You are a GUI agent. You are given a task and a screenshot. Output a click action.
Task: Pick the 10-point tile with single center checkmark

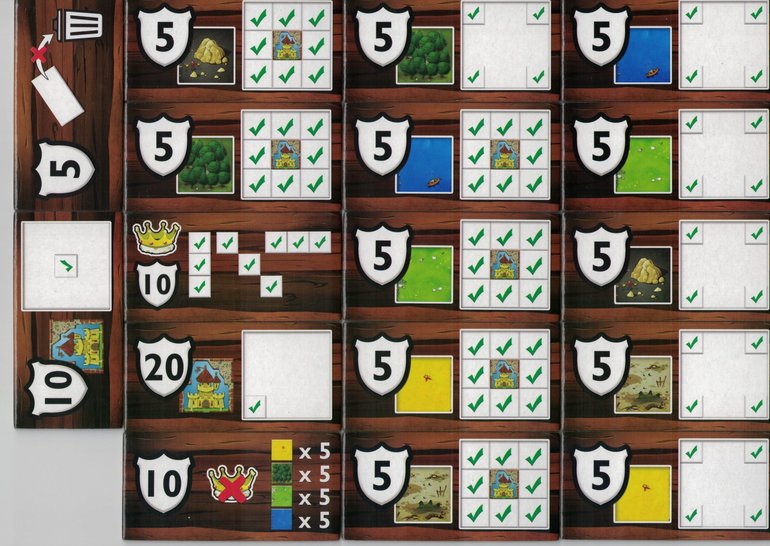(x=68, y=318)
